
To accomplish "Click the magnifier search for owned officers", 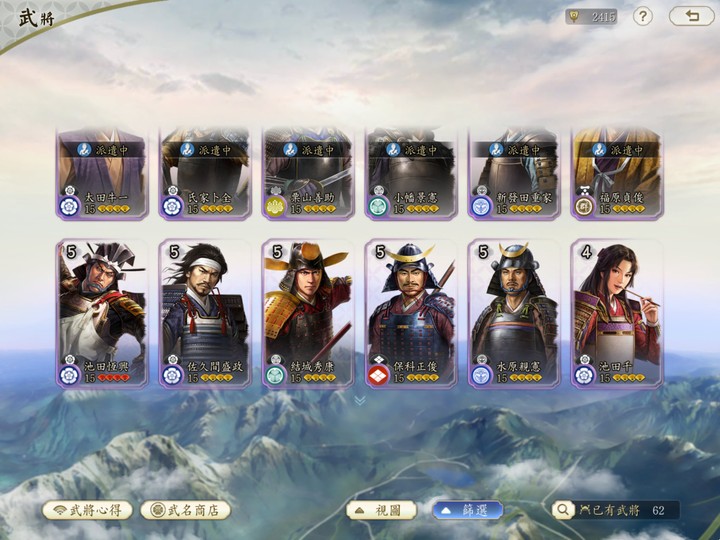I will [564, 510].
